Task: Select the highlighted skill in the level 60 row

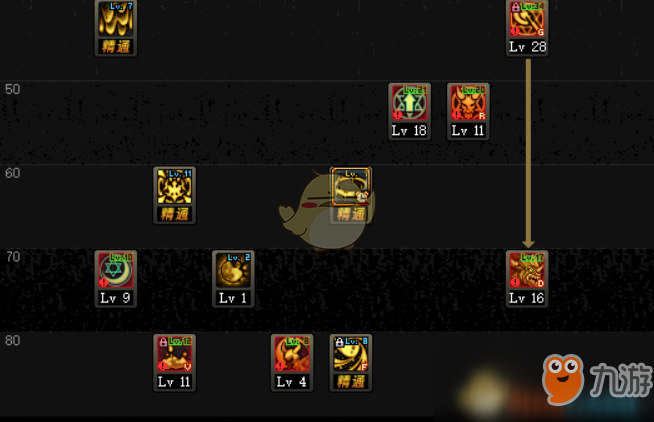Action: [x=351, y=187]
